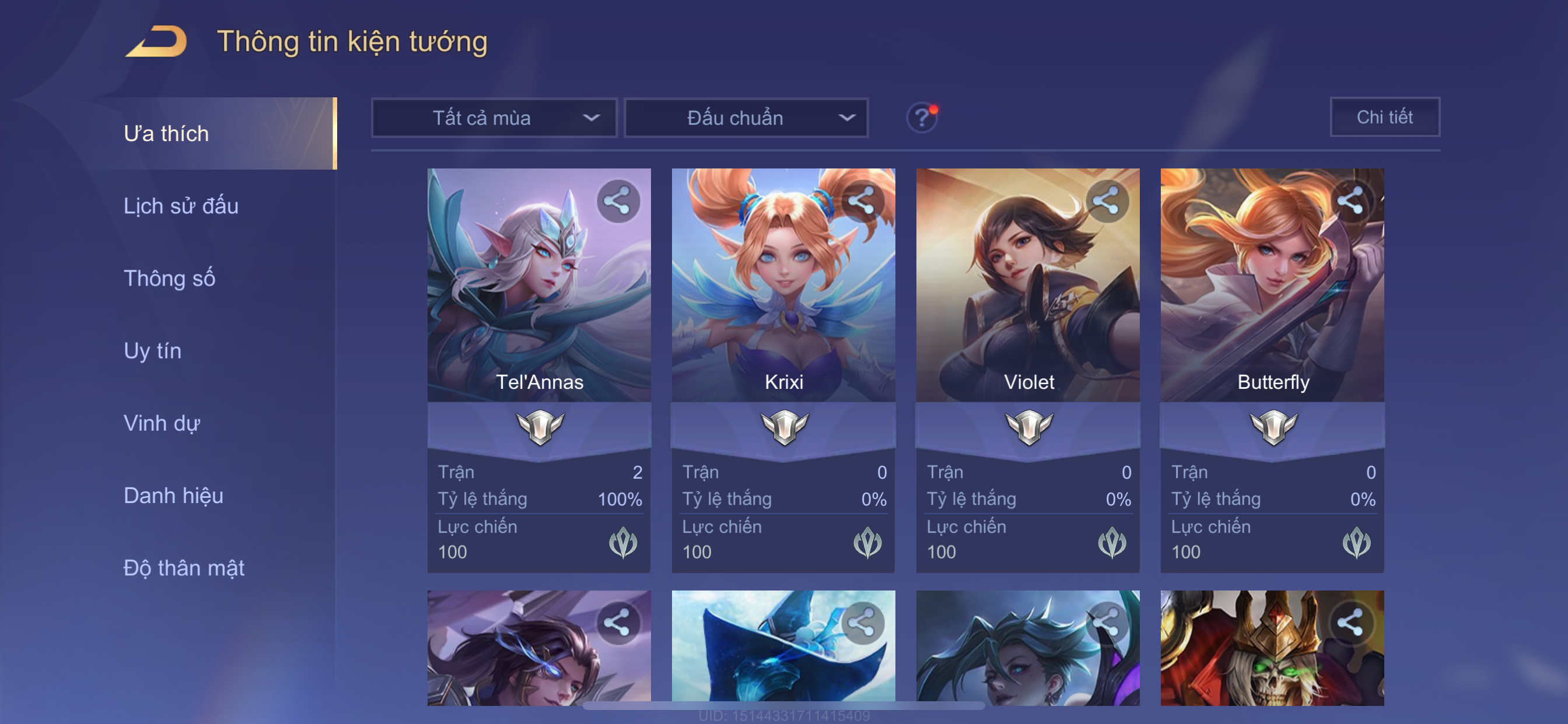The height and width of the screenshot is (724, 1568).
Task: Switch to the Lịch sử đấu tab
Action: (x=181, y=206)
